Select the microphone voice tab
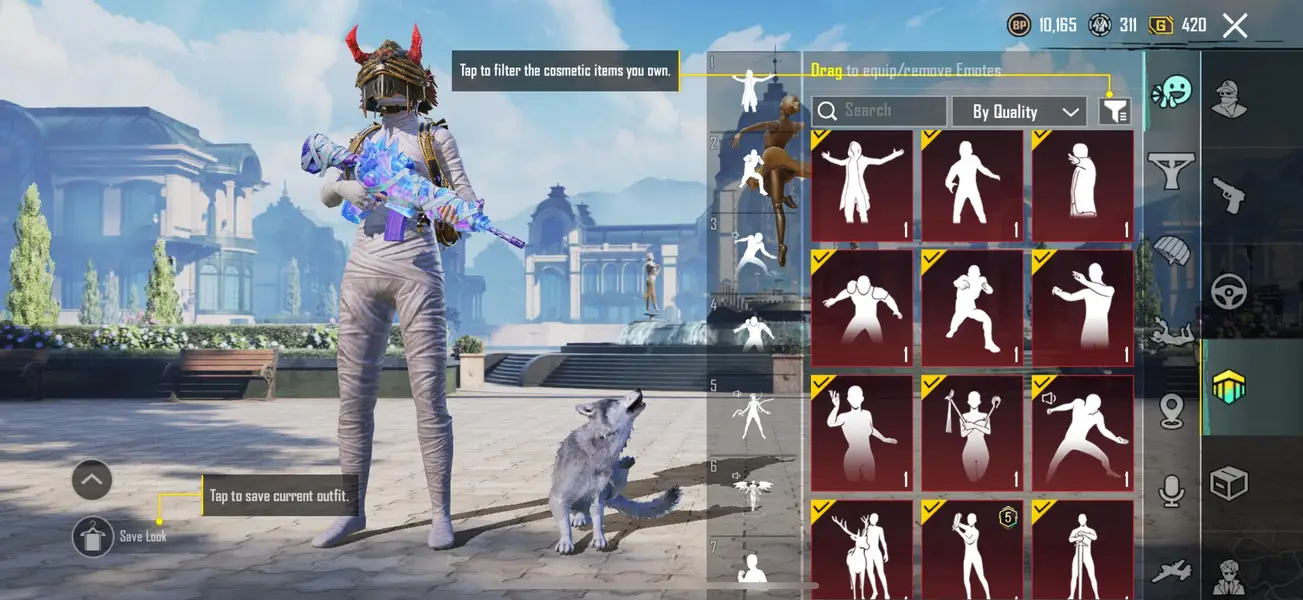Viewport: 1303px width, 600px height. click(x=1171, y=491)
